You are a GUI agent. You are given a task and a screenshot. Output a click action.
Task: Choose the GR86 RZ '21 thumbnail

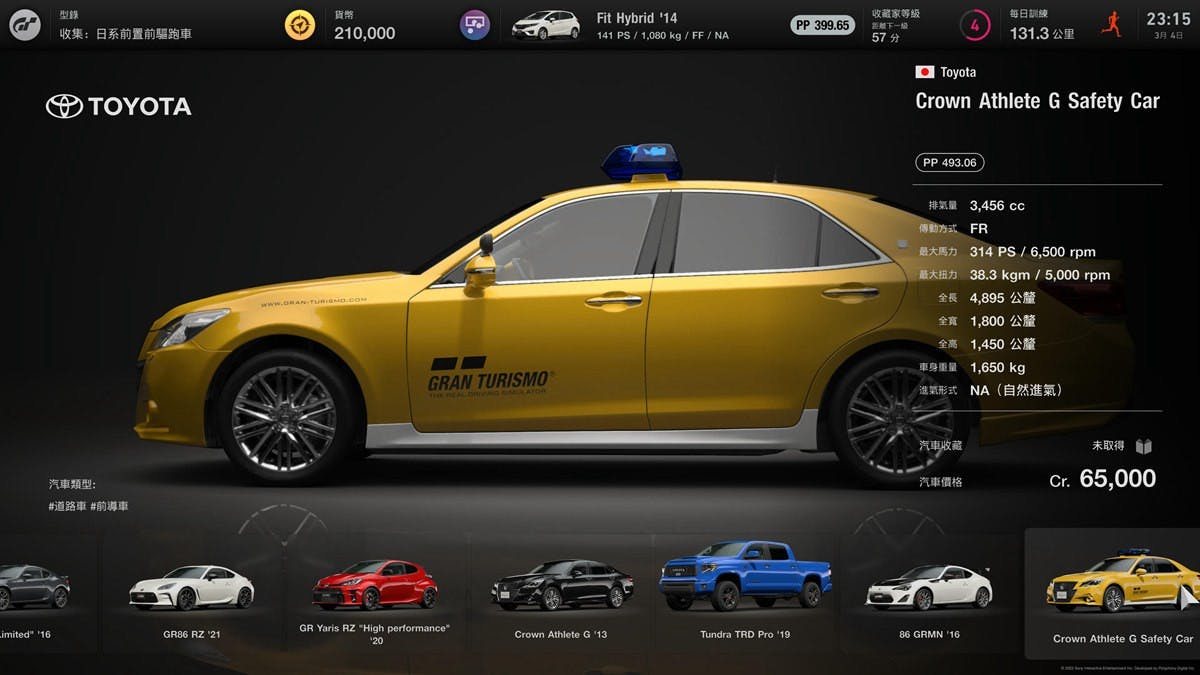tap(191, 588)
